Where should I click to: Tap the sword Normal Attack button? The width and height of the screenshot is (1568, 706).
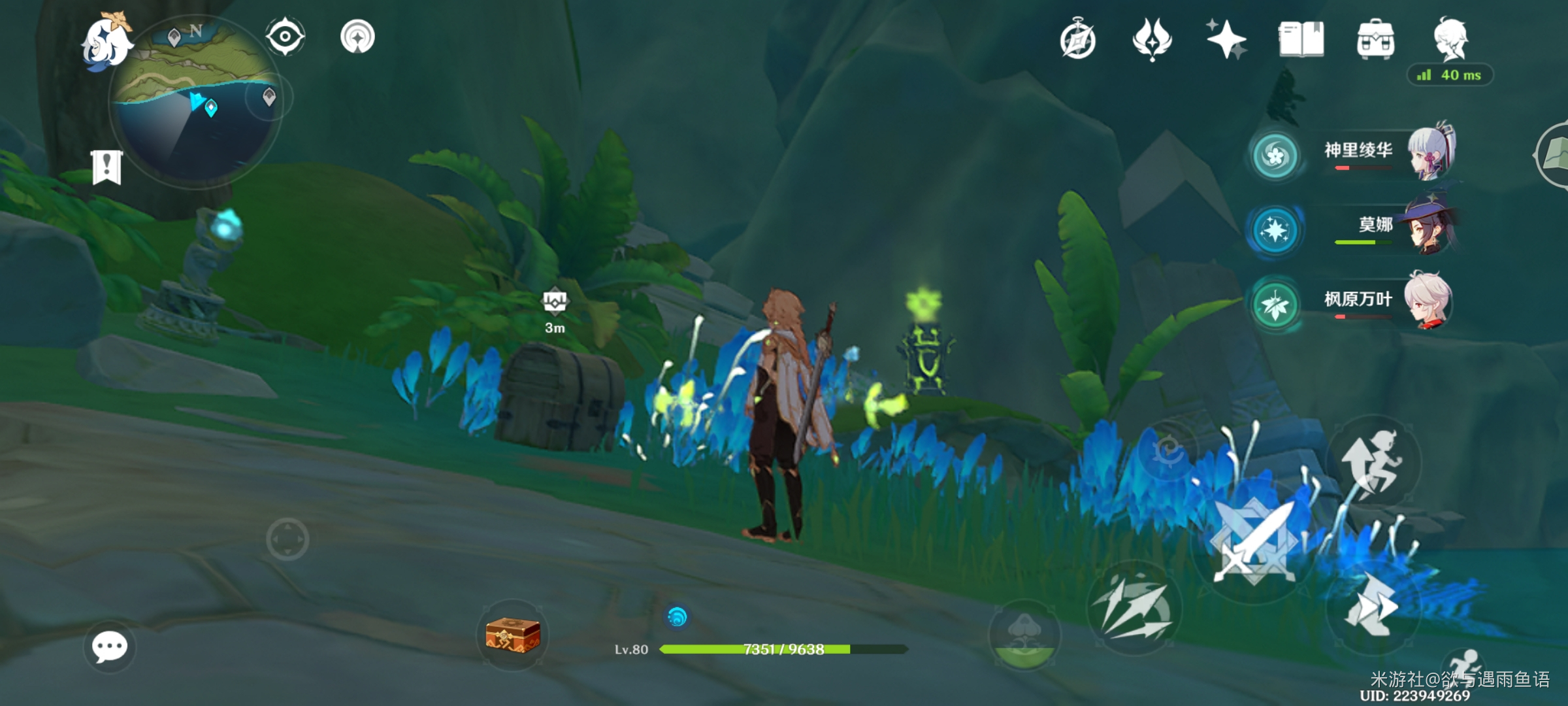tap(1254, 544)
